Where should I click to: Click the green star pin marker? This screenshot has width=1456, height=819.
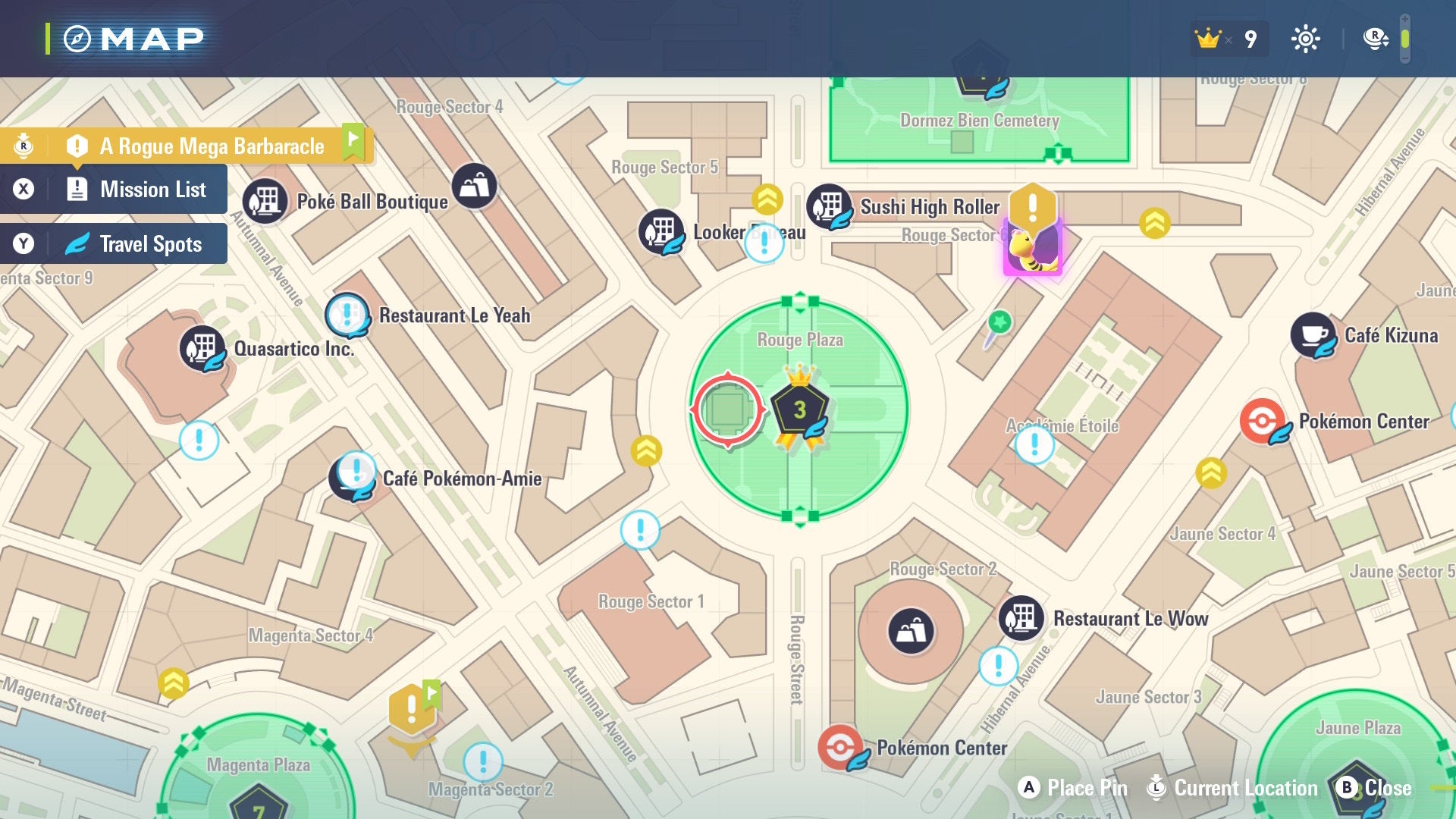(999, 323)
